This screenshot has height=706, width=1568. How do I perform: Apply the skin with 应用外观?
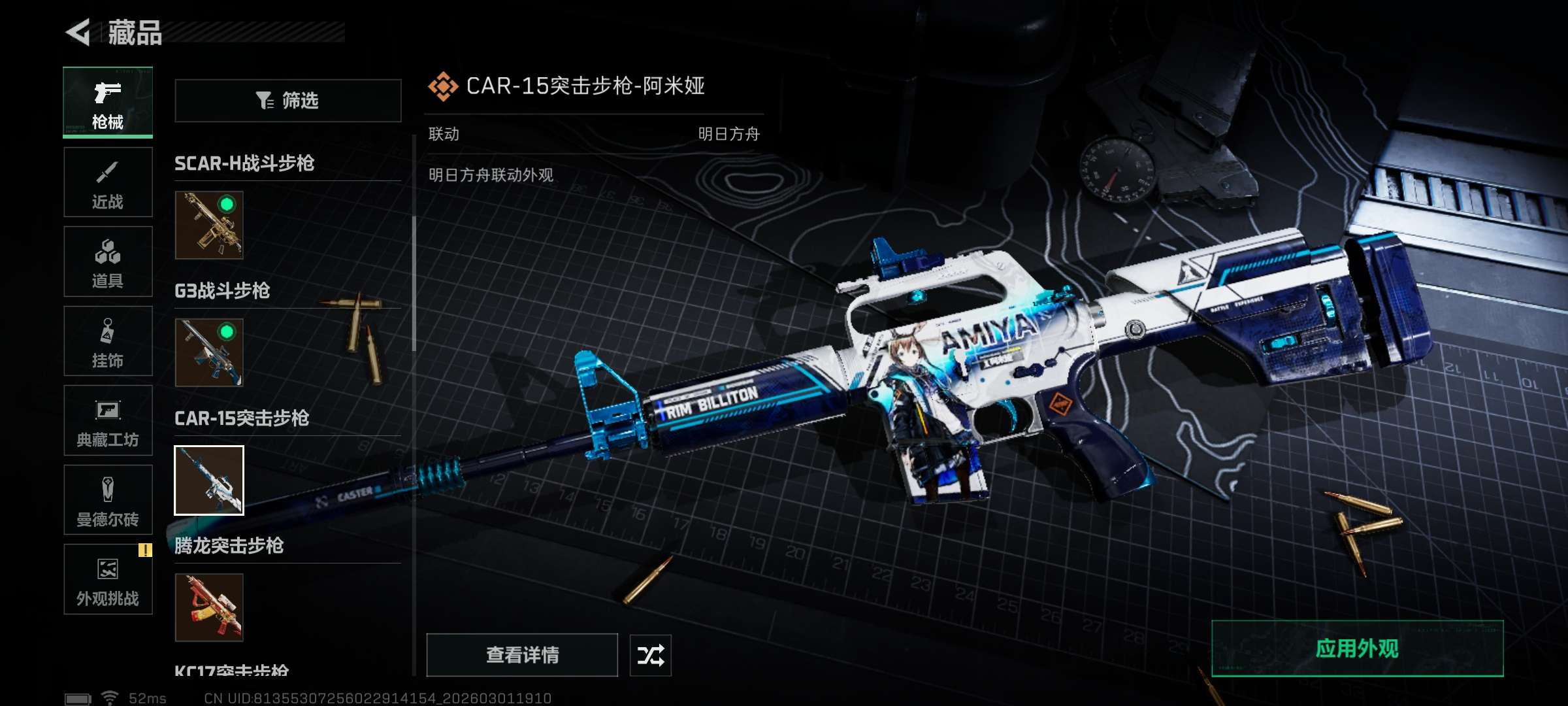point(1357,648)
